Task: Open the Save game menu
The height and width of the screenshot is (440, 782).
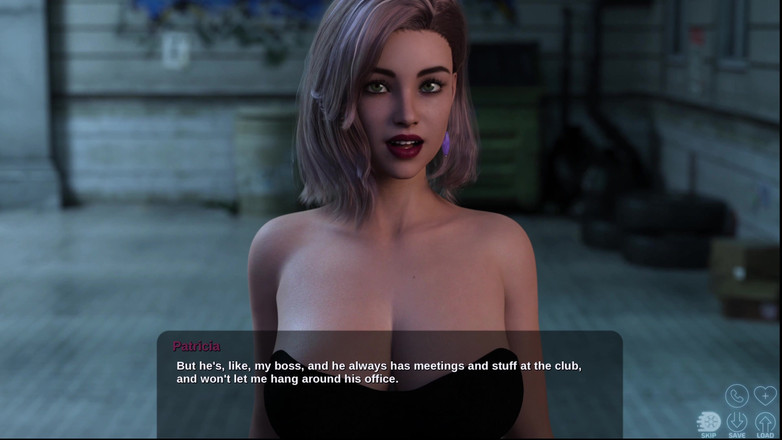Action: click(737, 423)
